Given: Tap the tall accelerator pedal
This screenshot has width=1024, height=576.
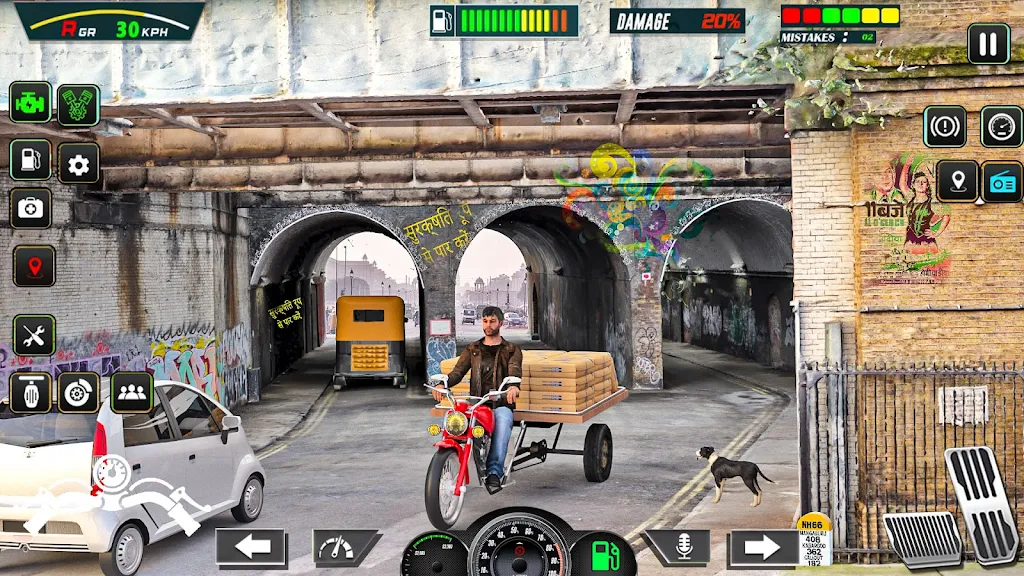Looking at the screenshot, I should click(982, 503).
